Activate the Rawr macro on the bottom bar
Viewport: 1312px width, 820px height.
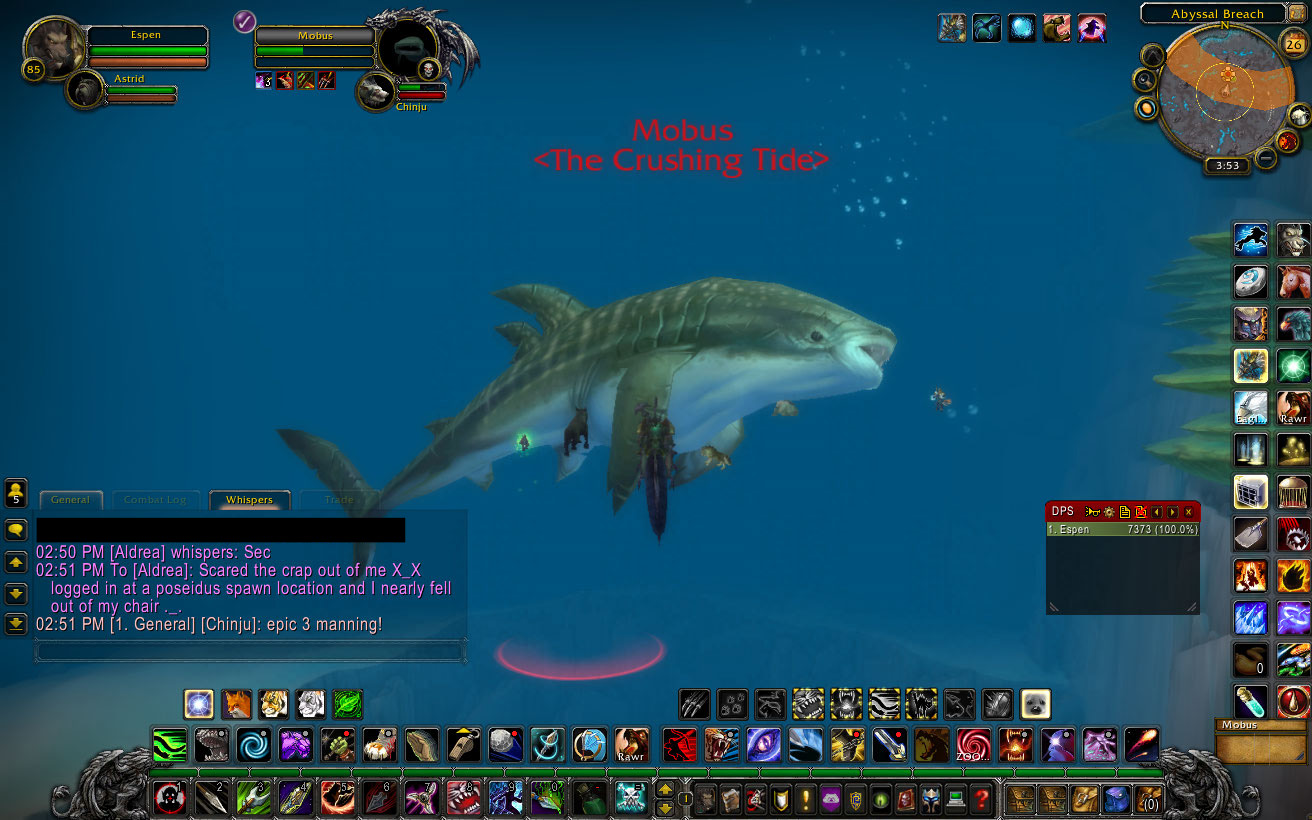coord(631,745)
